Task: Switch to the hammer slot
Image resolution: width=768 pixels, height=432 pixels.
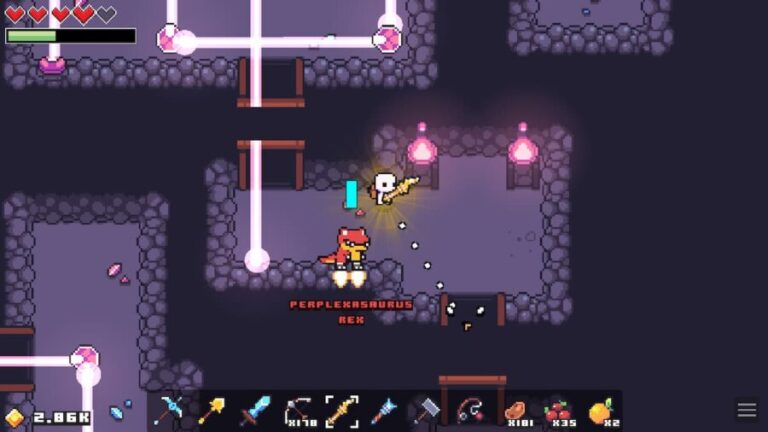Action: pyautogui.click(x=427, y=410)
